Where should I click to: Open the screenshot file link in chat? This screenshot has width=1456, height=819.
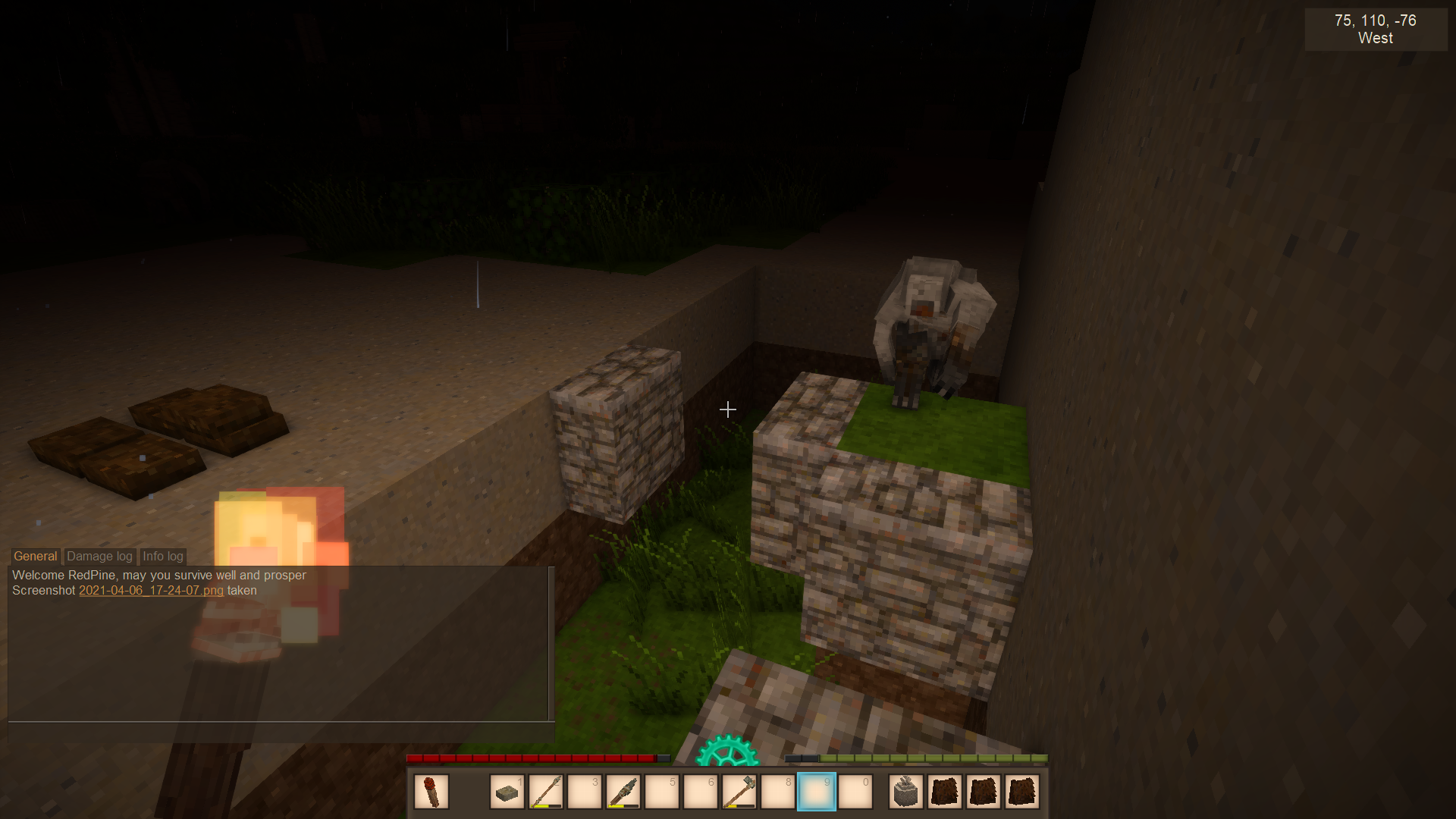pos(151,591)
